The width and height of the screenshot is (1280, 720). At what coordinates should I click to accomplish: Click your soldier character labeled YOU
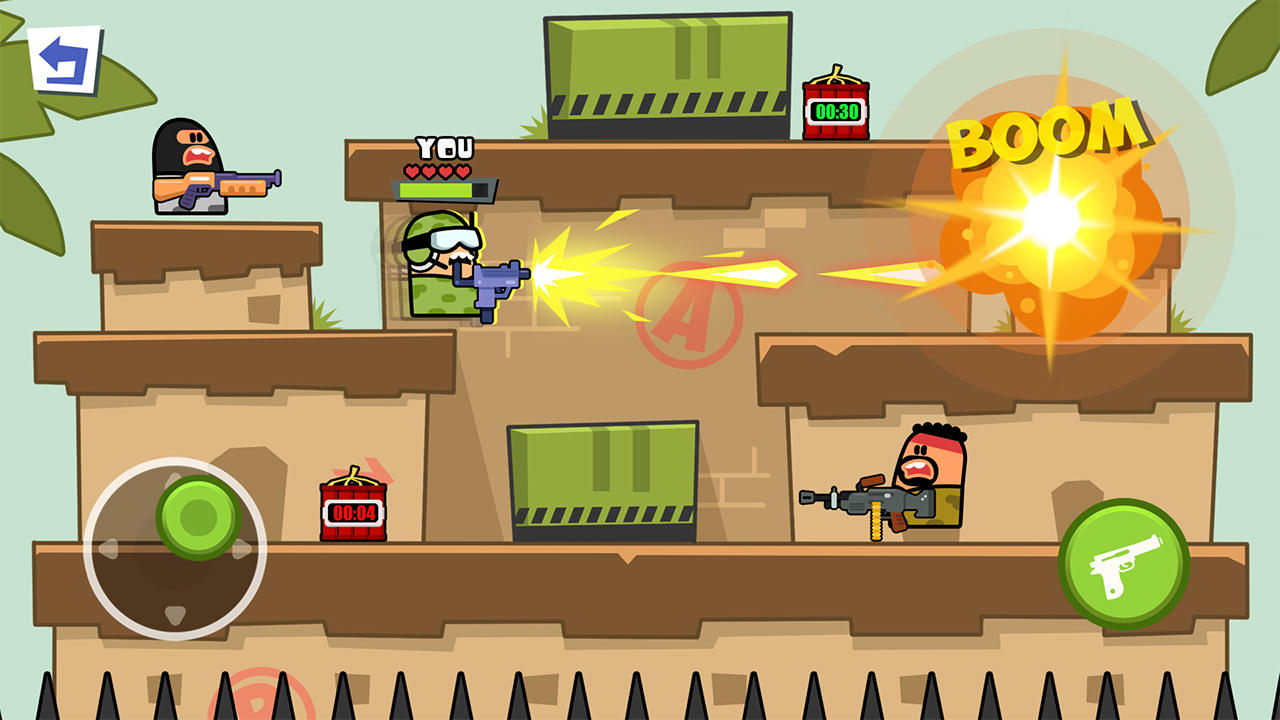440,265
